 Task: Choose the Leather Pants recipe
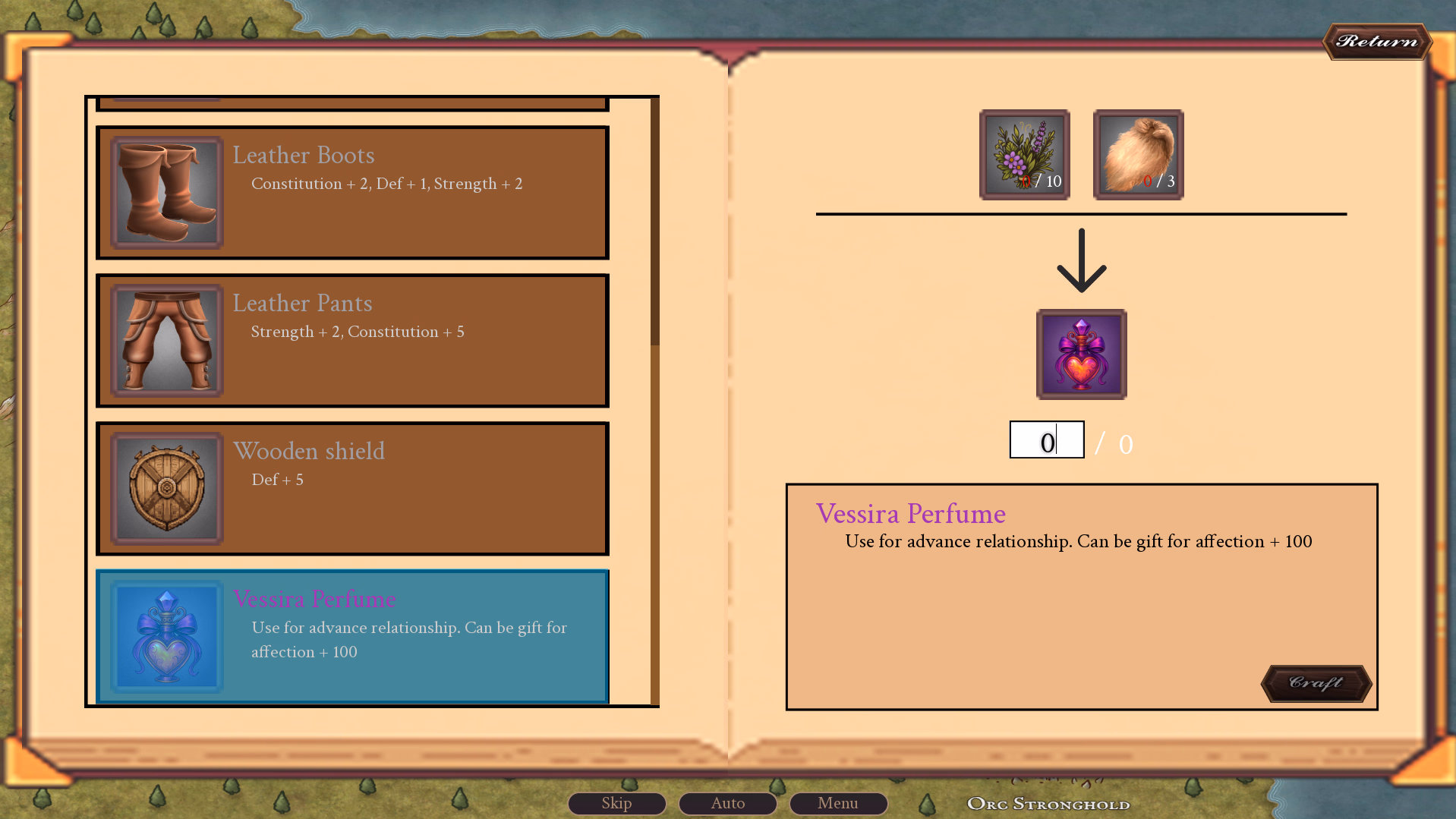tap(352, 341)
